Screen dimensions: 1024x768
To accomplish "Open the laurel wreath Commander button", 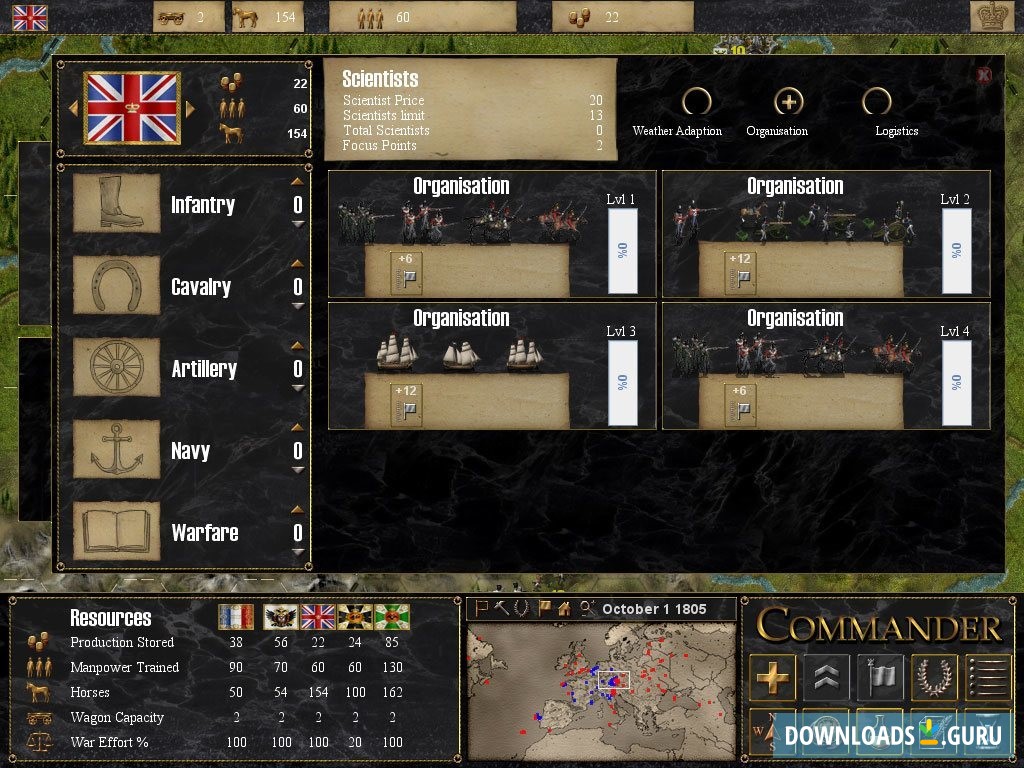I will pos(934,677).
